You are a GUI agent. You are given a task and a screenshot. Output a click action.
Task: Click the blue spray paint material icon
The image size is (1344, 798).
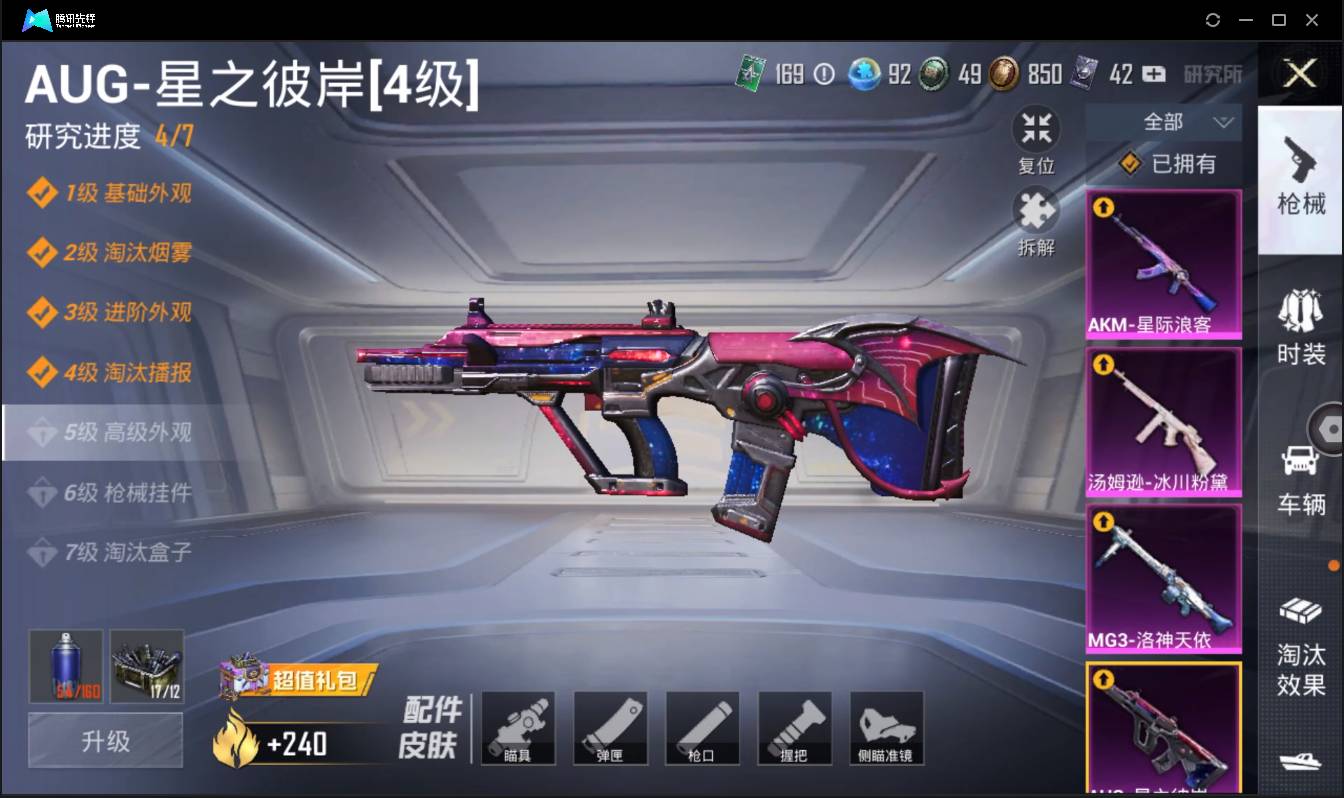(64, 665)
